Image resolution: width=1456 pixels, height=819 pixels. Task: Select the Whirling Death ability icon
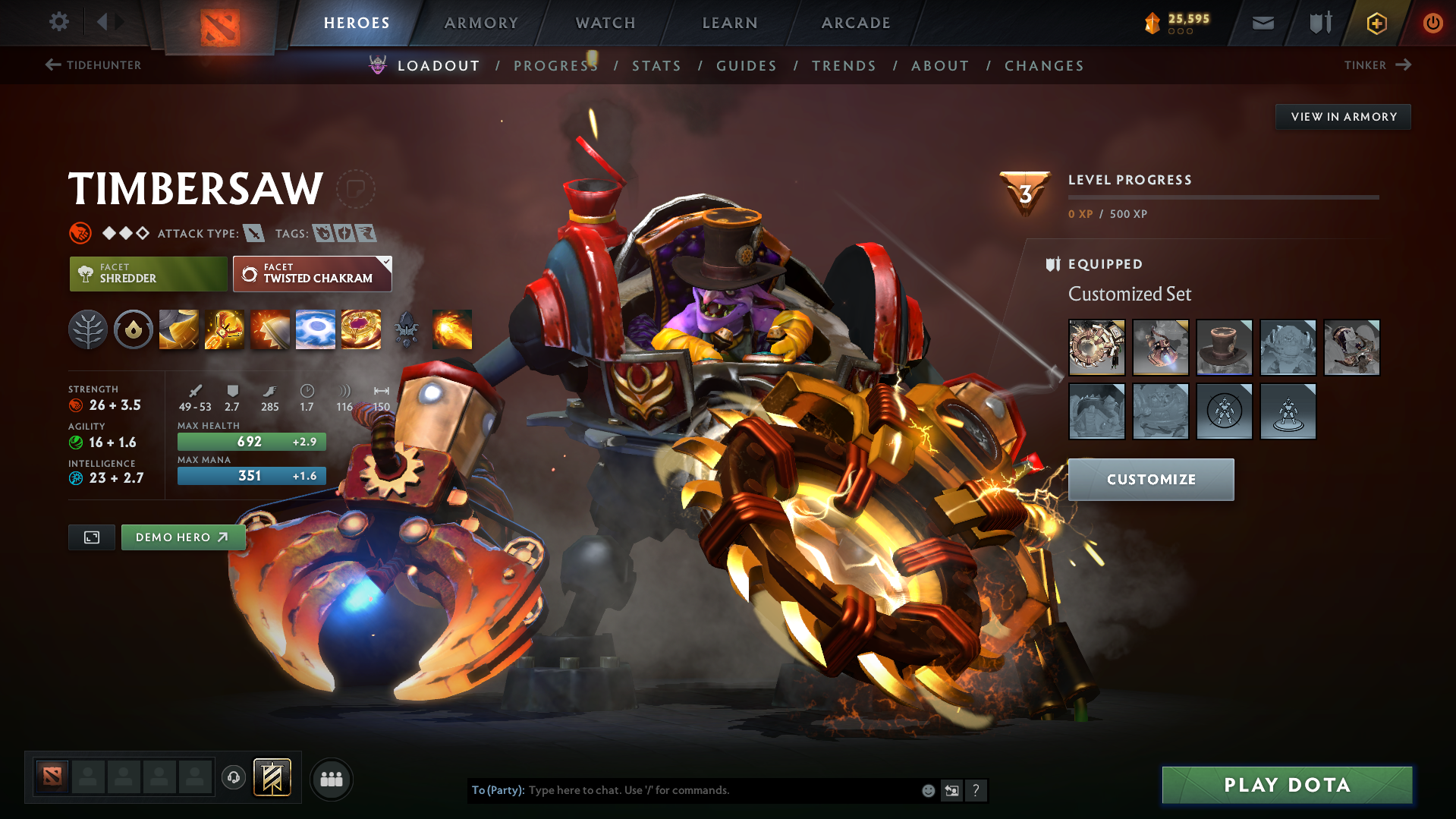click(178, 329)
